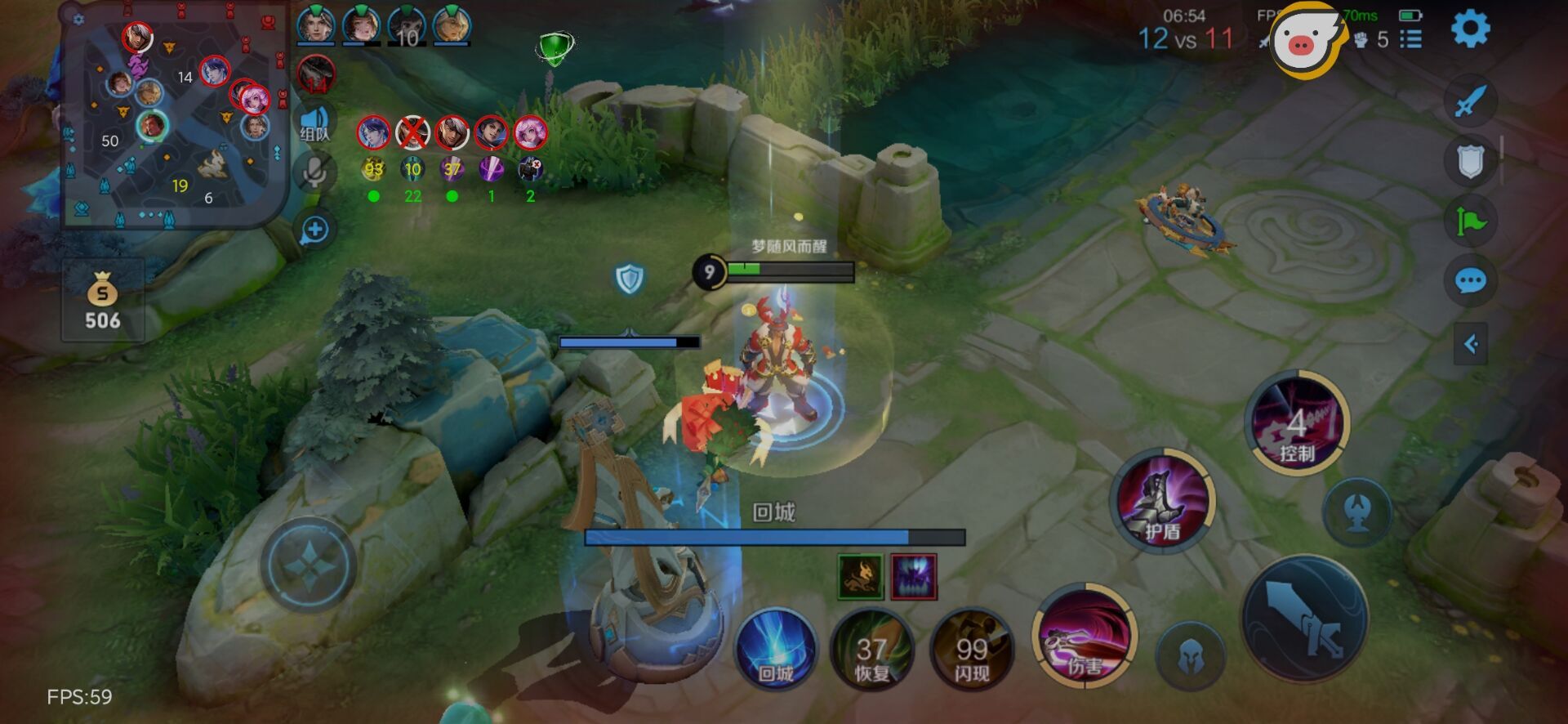Open the scoreboard list icon

point(1410,39)
